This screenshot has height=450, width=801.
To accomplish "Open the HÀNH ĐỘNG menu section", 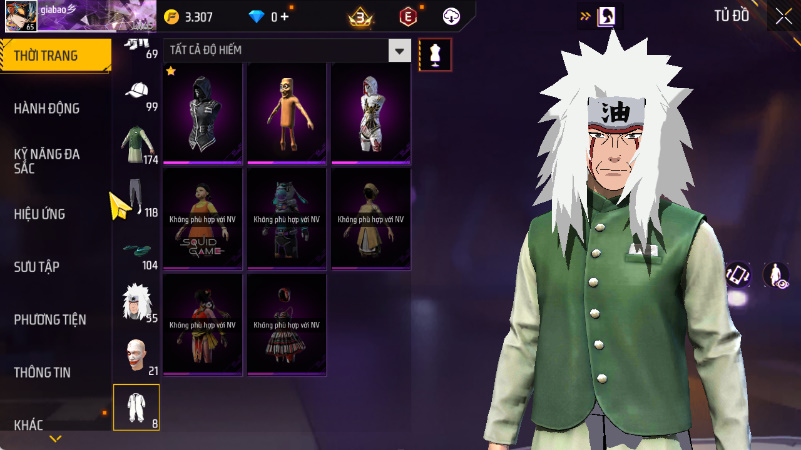I will coord(47,108).
